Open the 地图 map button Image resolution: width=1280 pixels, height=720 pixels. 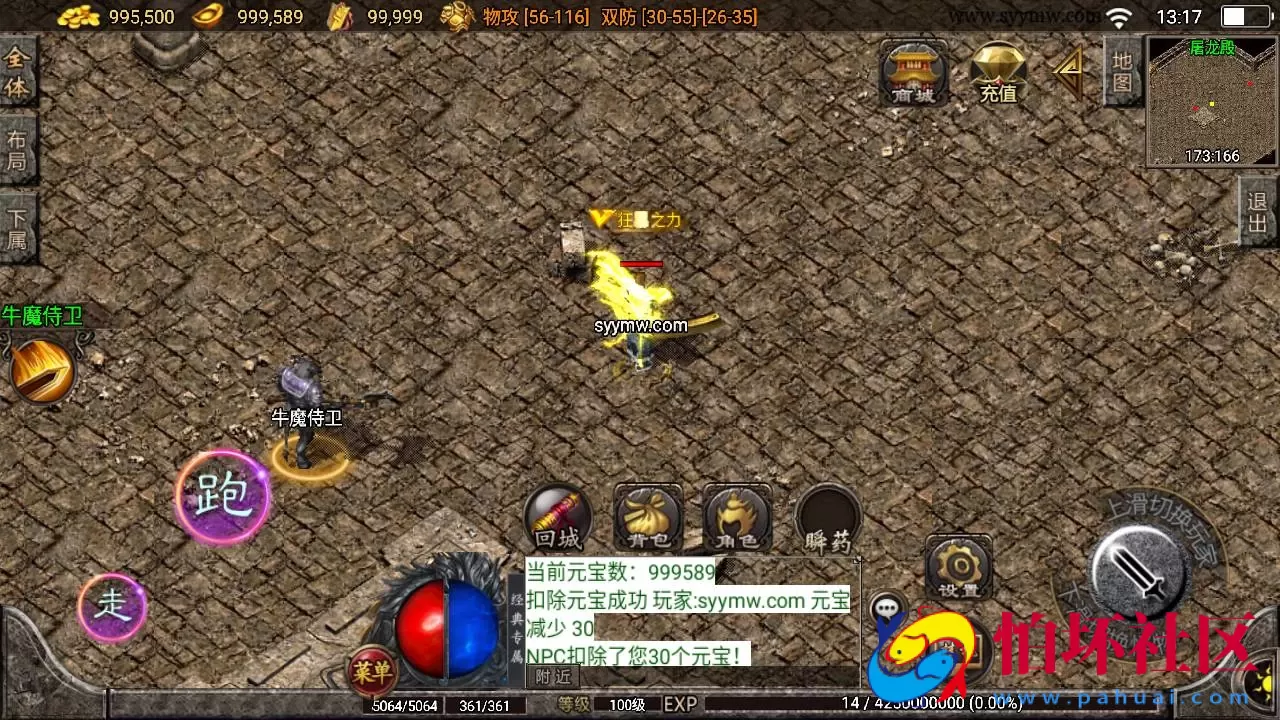tap(1122, 72)
